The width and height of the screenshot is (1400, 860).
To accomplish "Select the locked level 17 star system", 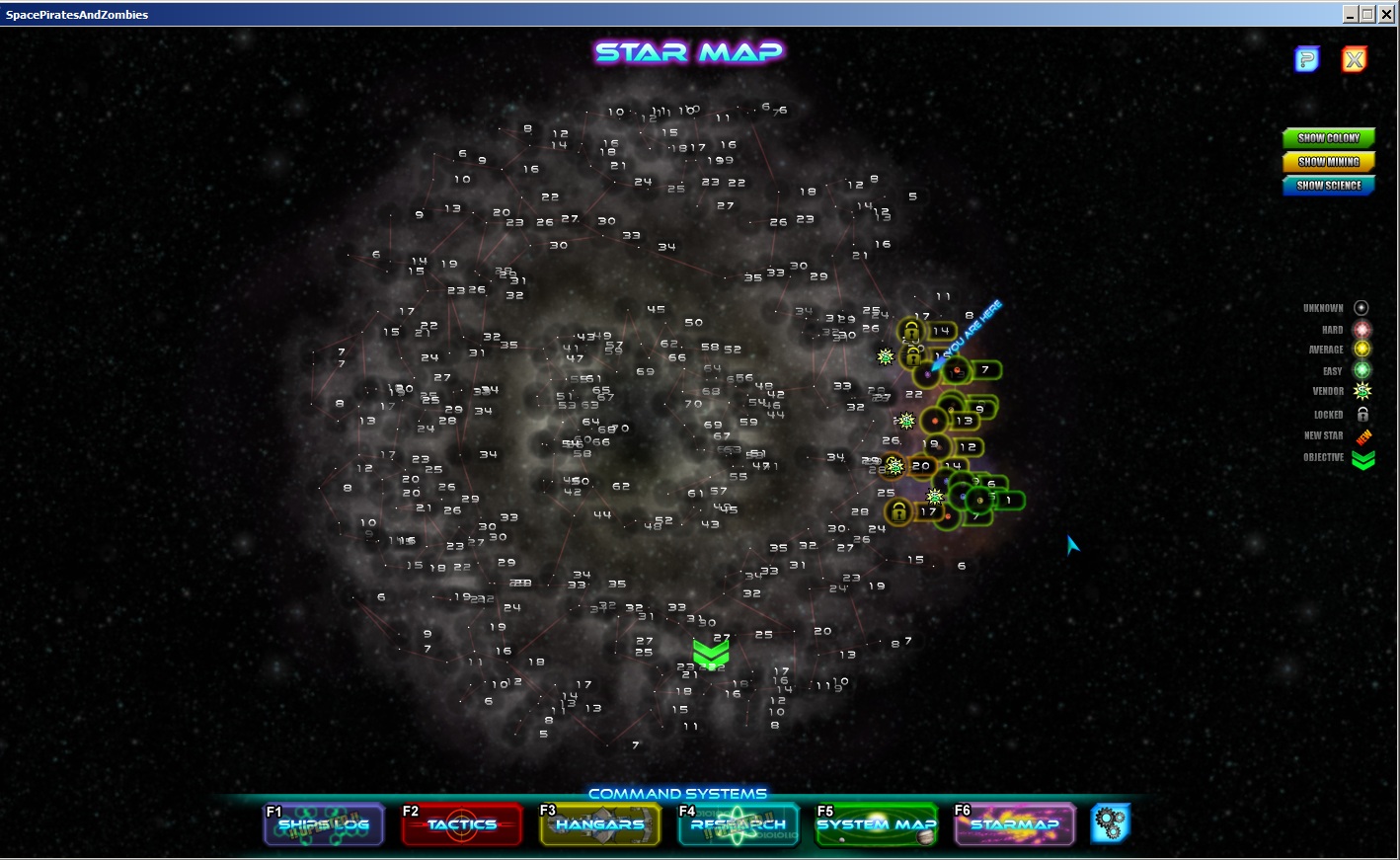I will coord(898,511).
